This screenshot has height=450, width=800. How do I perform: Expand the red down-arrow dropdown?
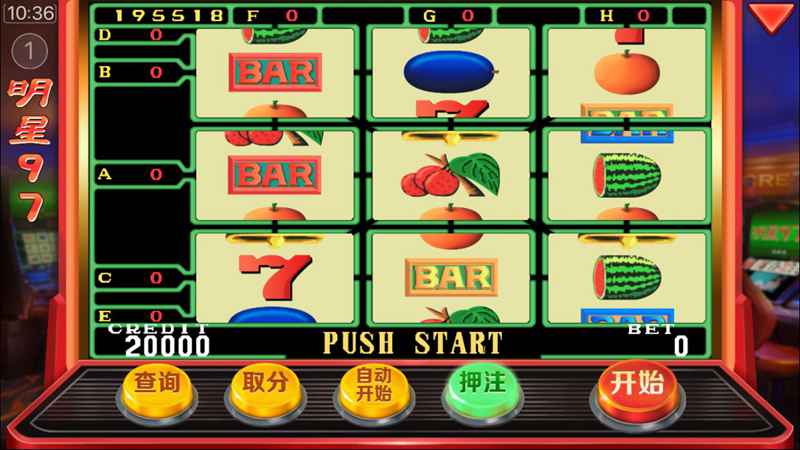[770, 17]
